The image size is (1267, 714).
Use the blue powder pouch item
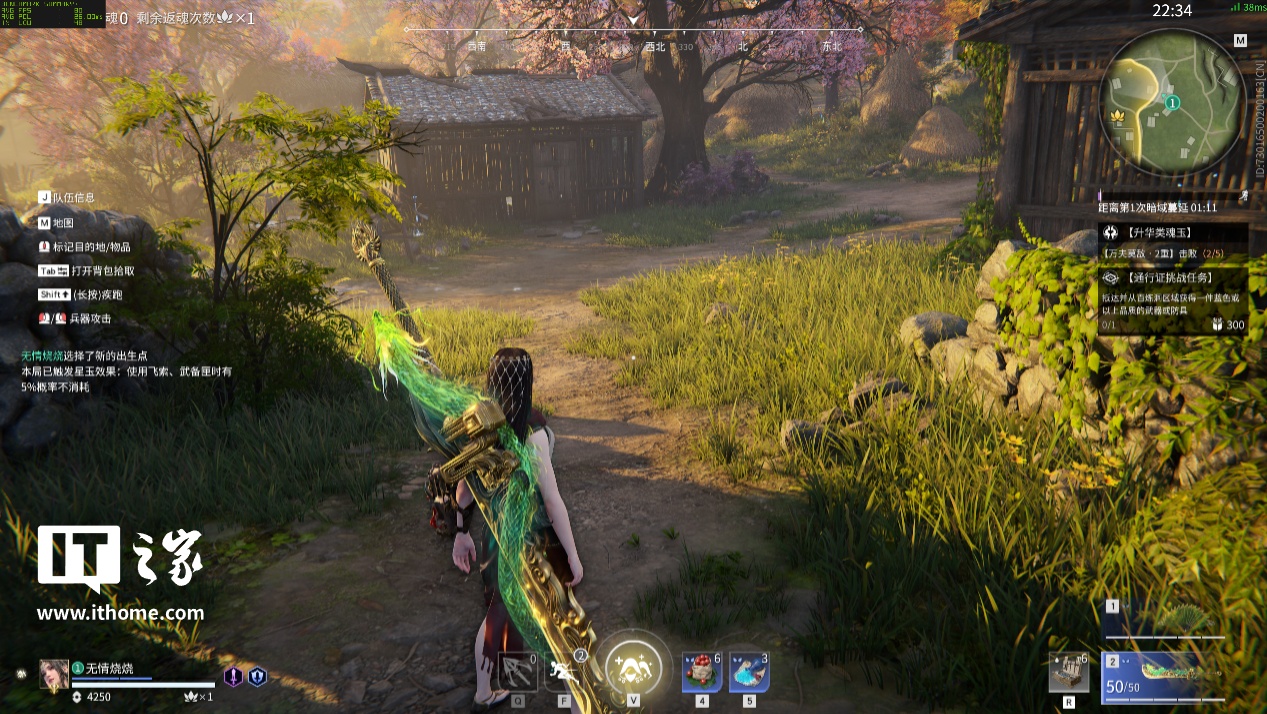click(x=748, y=671)
